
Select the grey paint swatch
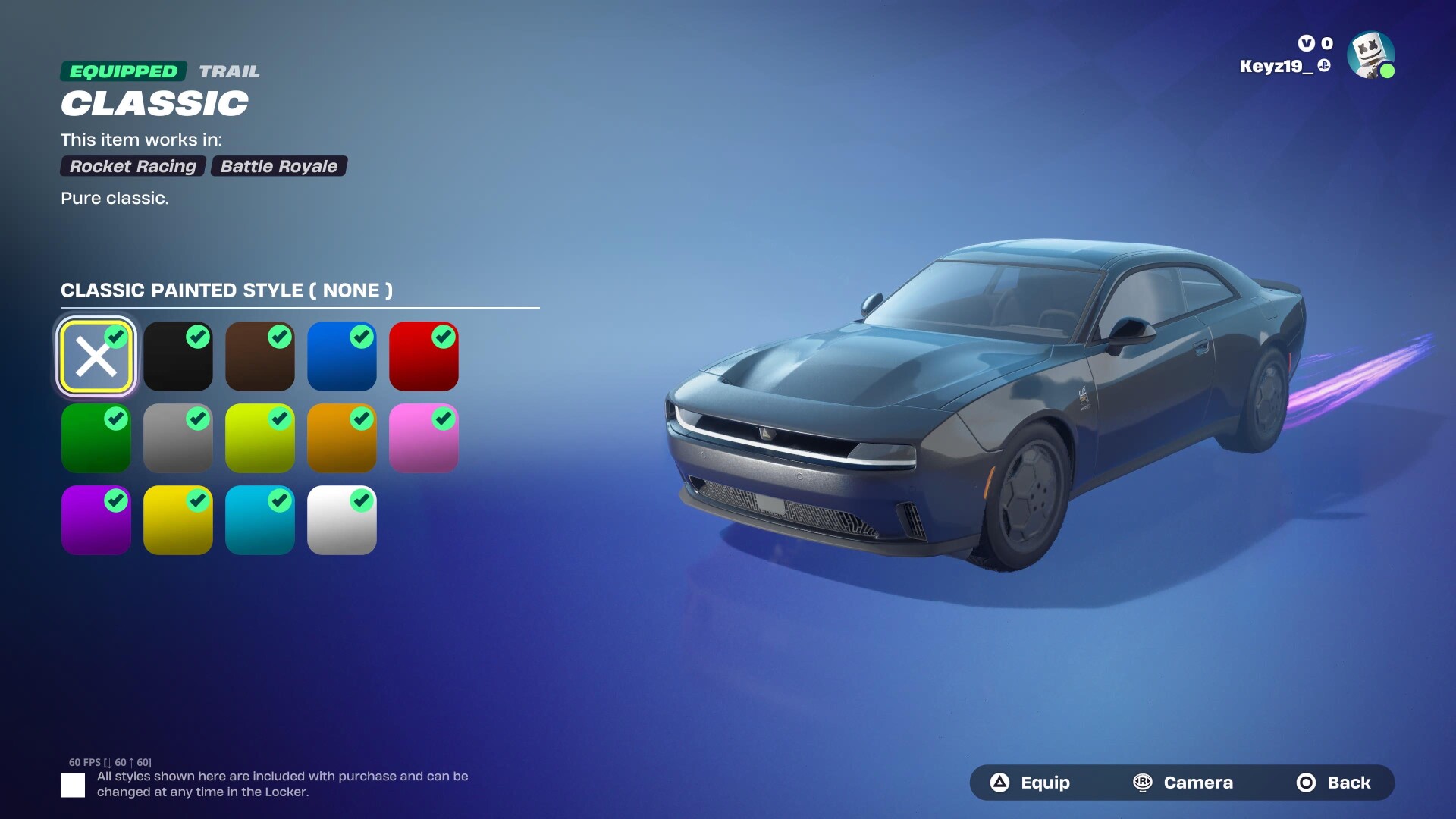pos(178,438)
